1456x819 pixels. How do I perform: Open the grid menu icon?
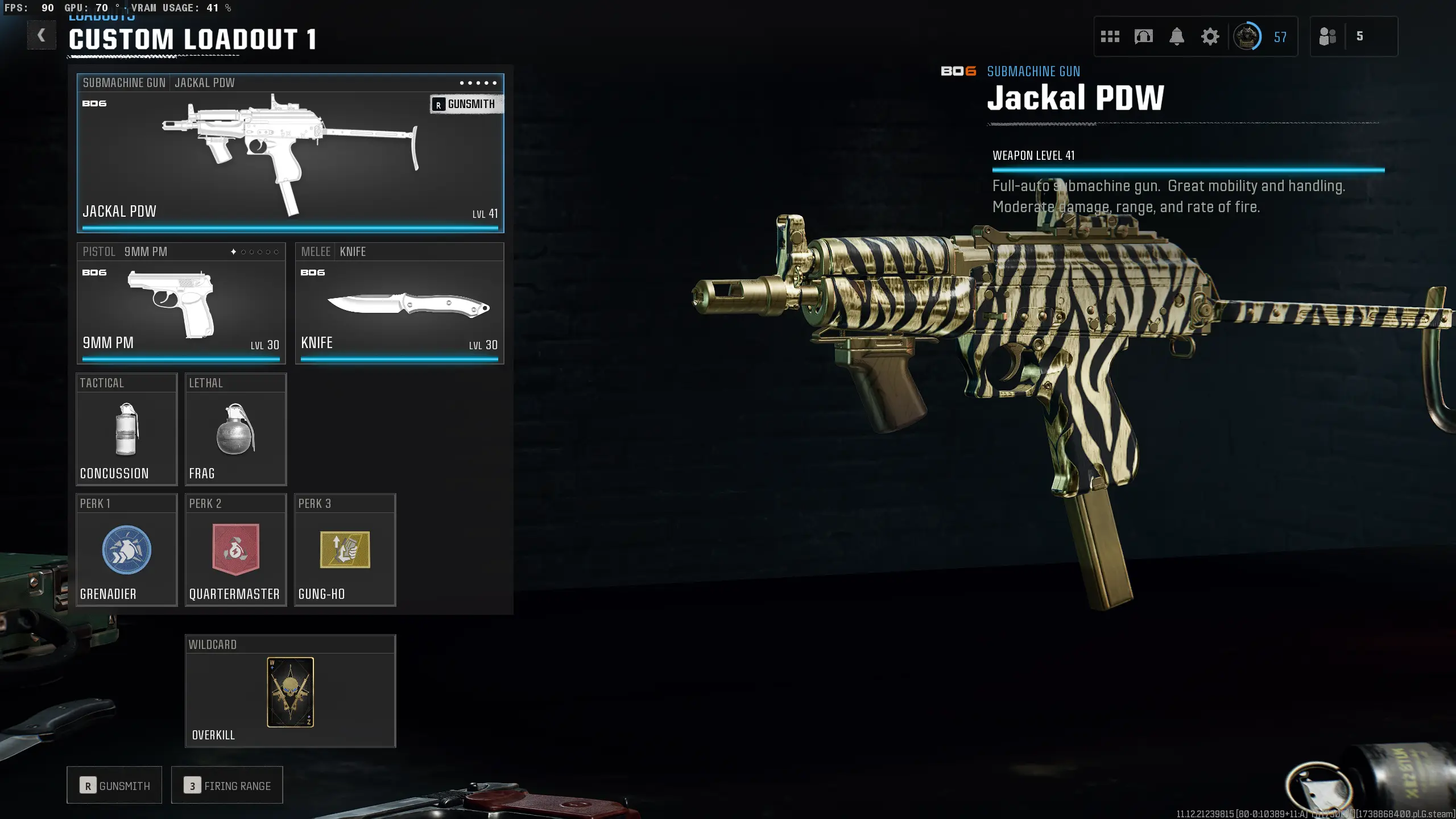[1110, 37]
